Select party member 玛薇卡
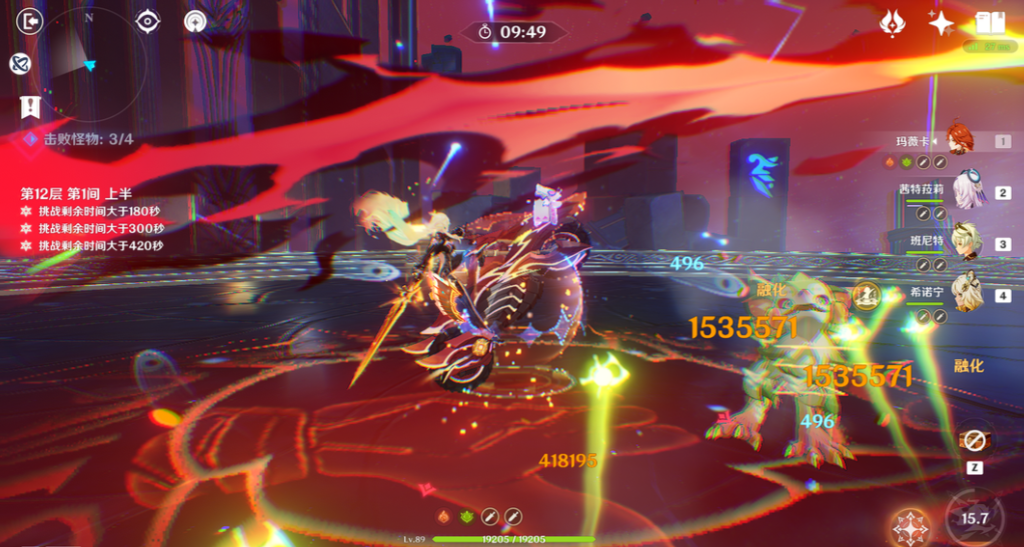The width and height of the screenshot is (1024, 547). (958, 141)
